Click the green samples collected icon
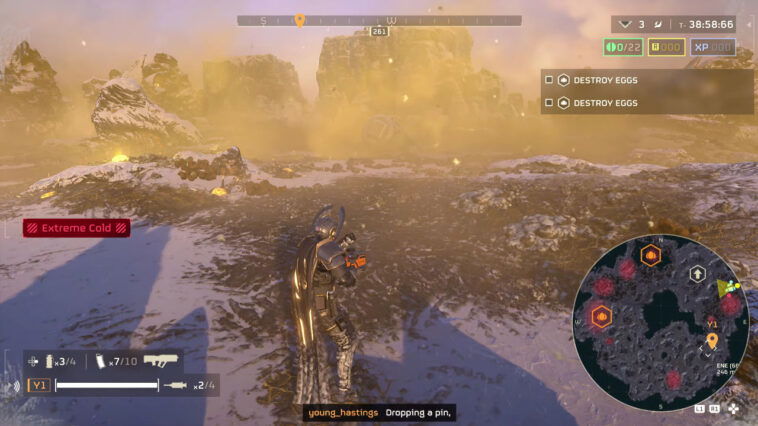758x426 pixels. tap(610, 47)
